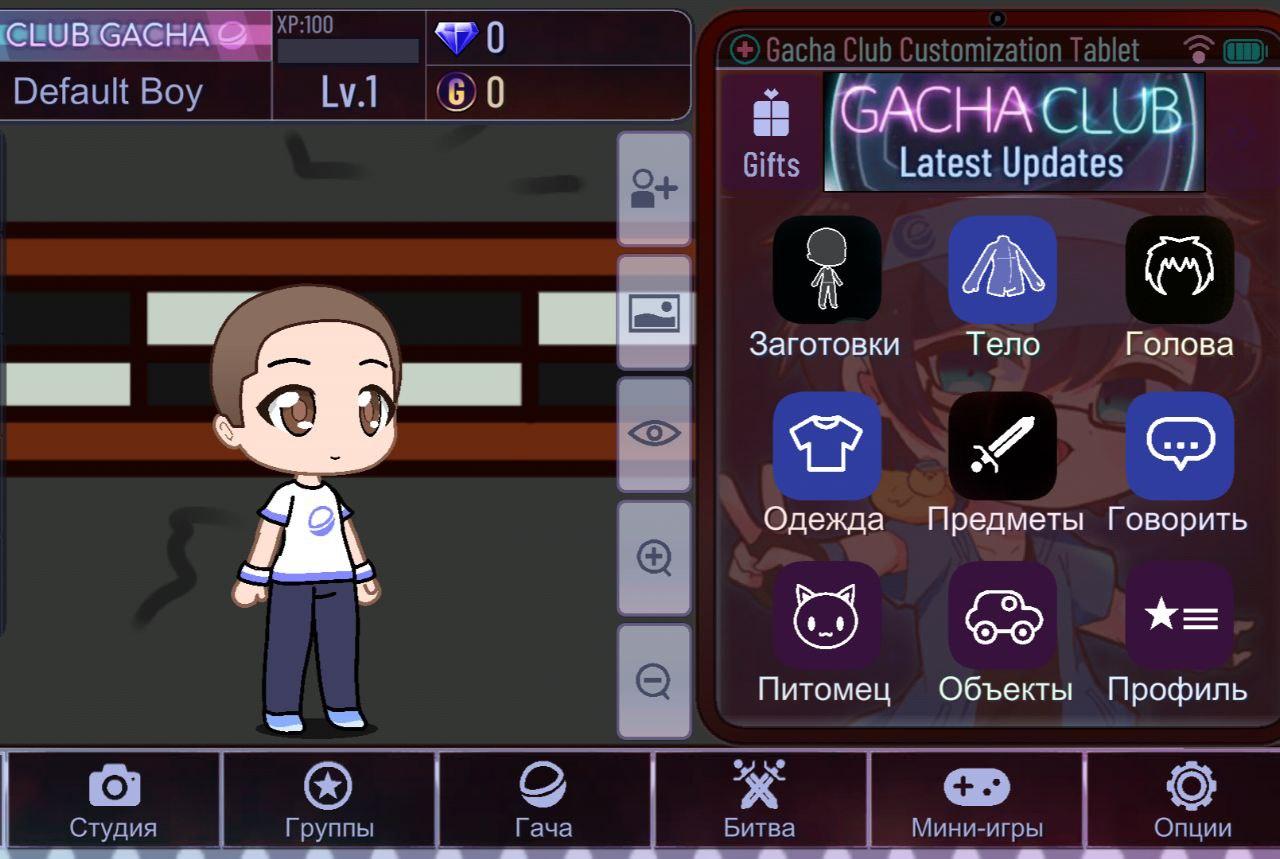Open the Голова head editor
The image size is (1280, 859).
(1178, 268)
